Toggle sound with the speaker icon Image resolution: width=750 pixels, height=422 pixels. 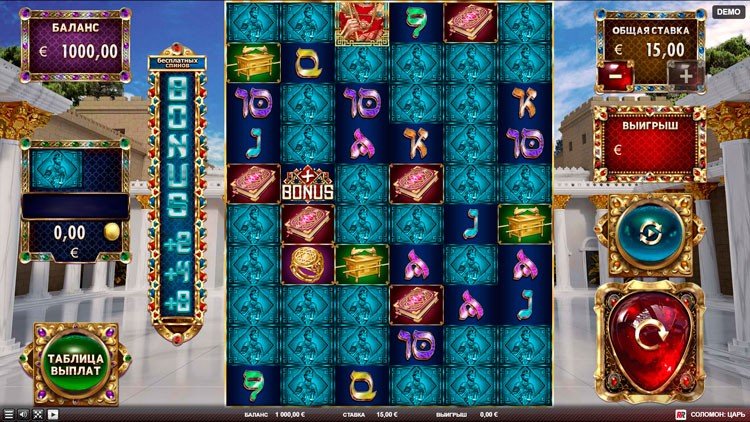click(x=24, y=414)
